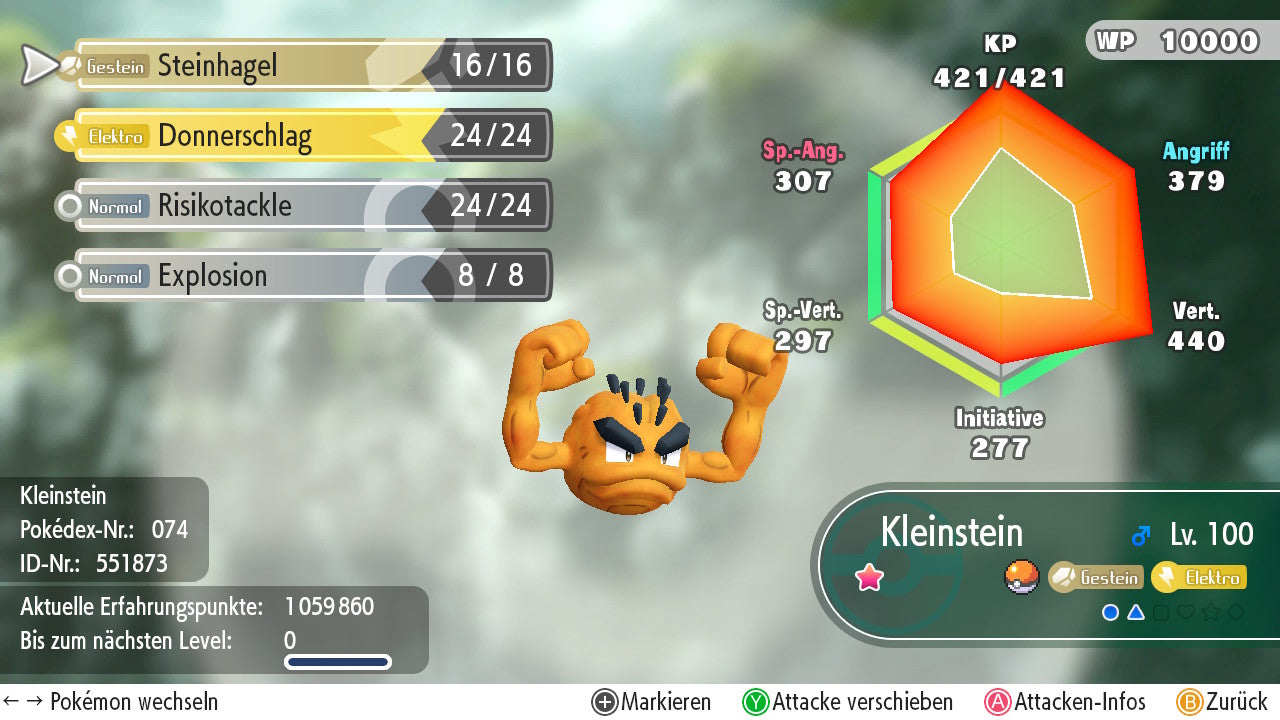The width and height of the screenshot is (1280, 720).
Task: Toggle the blue triangle marking
Action: 1136,612
